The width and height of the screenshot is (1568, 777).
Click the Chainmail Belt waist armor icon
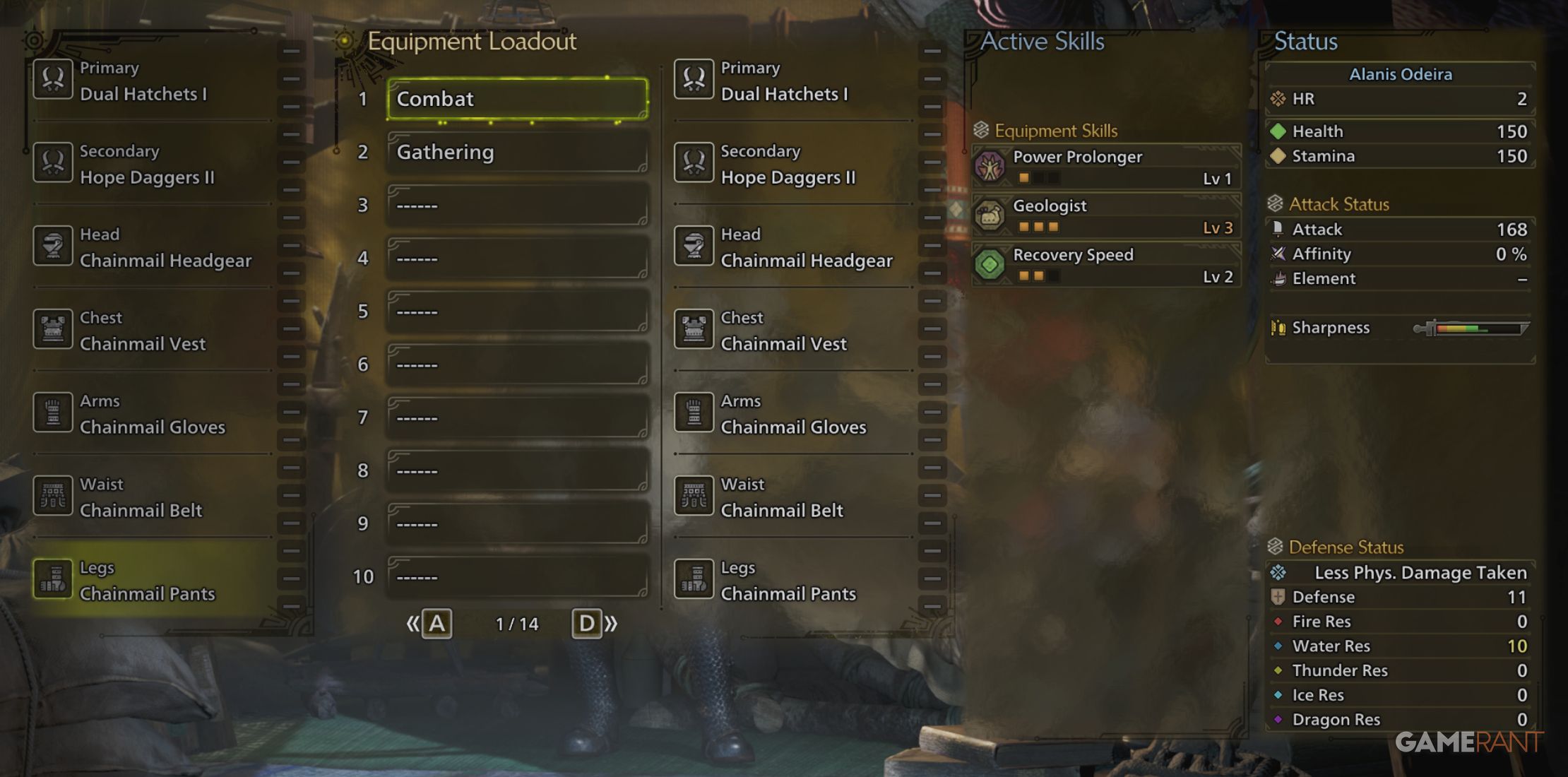53,496
